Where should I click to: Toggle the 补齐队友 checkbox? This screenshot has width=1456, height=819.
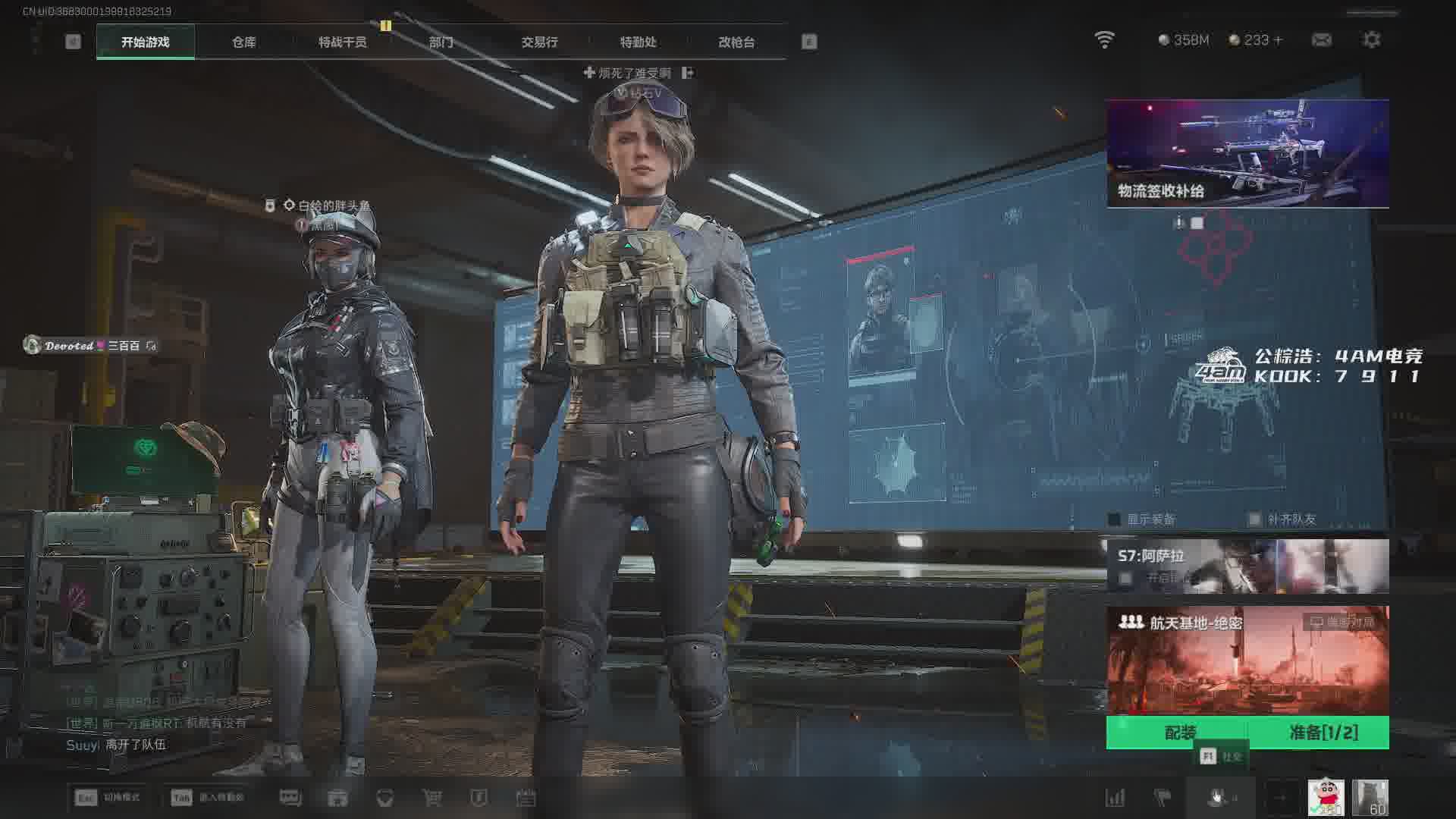click(x=1255, y=519)
